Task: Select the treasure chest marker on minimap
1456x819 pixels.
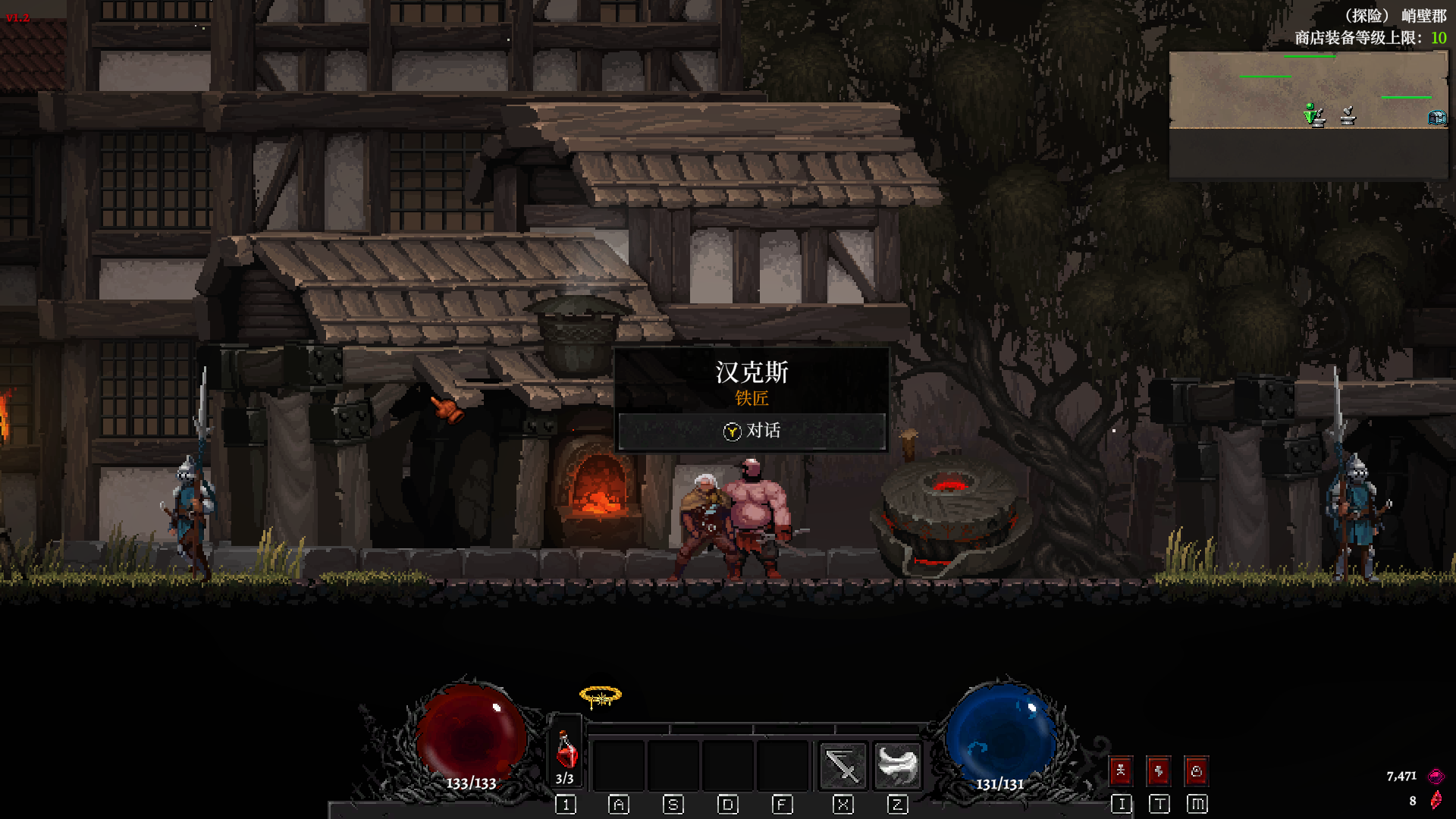Action: (x=1437, y=118)
